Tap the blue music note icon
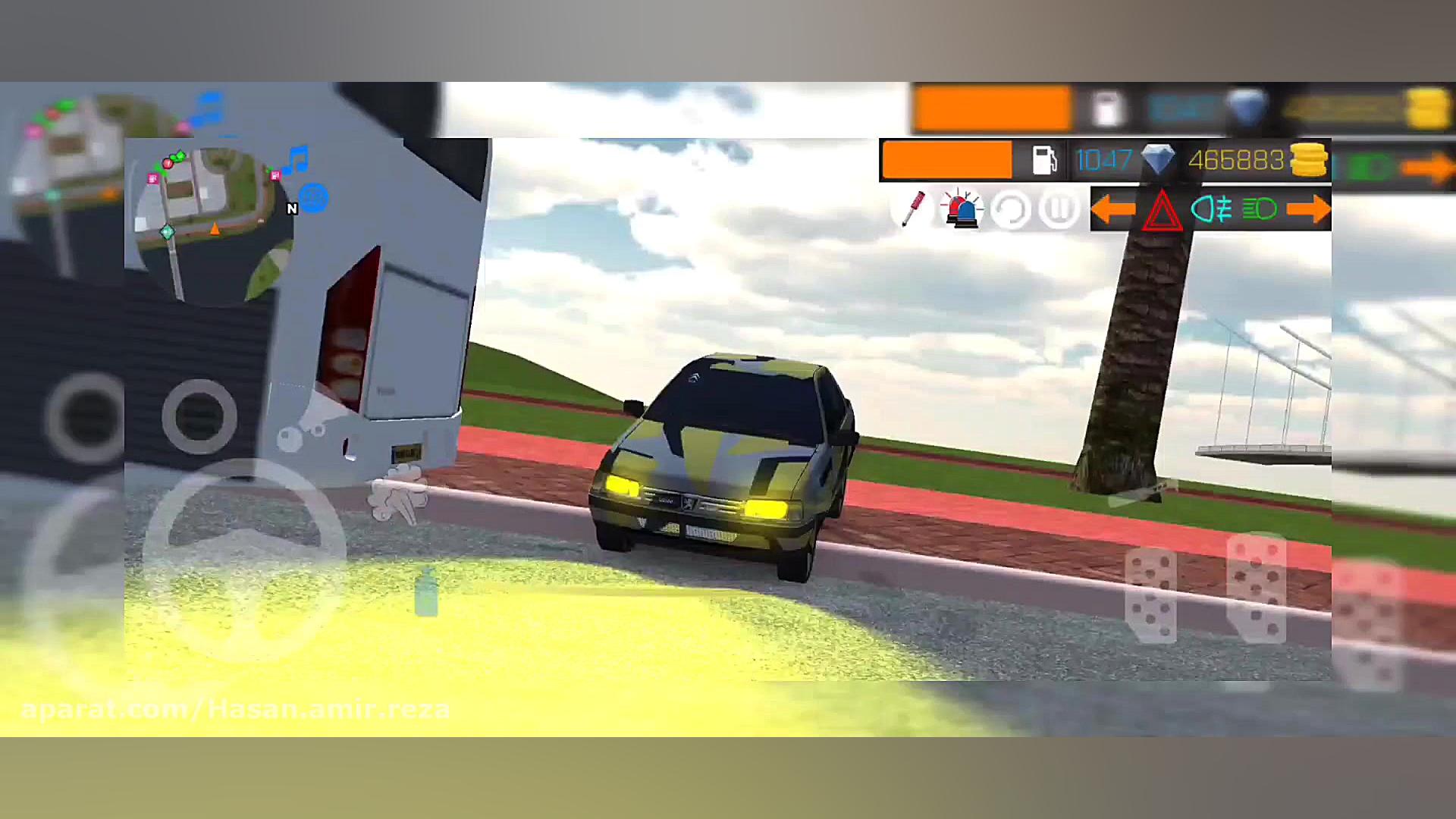Viewport: 1456px width, 819px height. coord(297,160)
